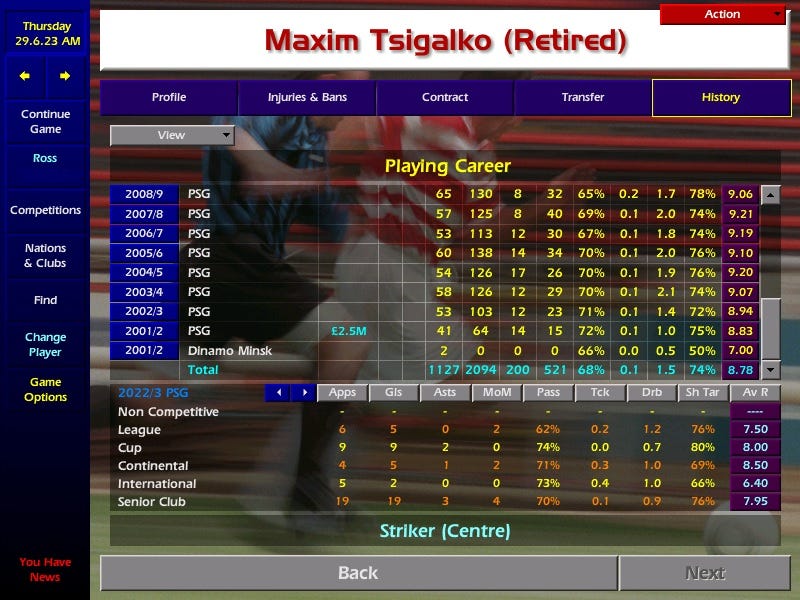Switch to the Profile tab

point(169,98)
